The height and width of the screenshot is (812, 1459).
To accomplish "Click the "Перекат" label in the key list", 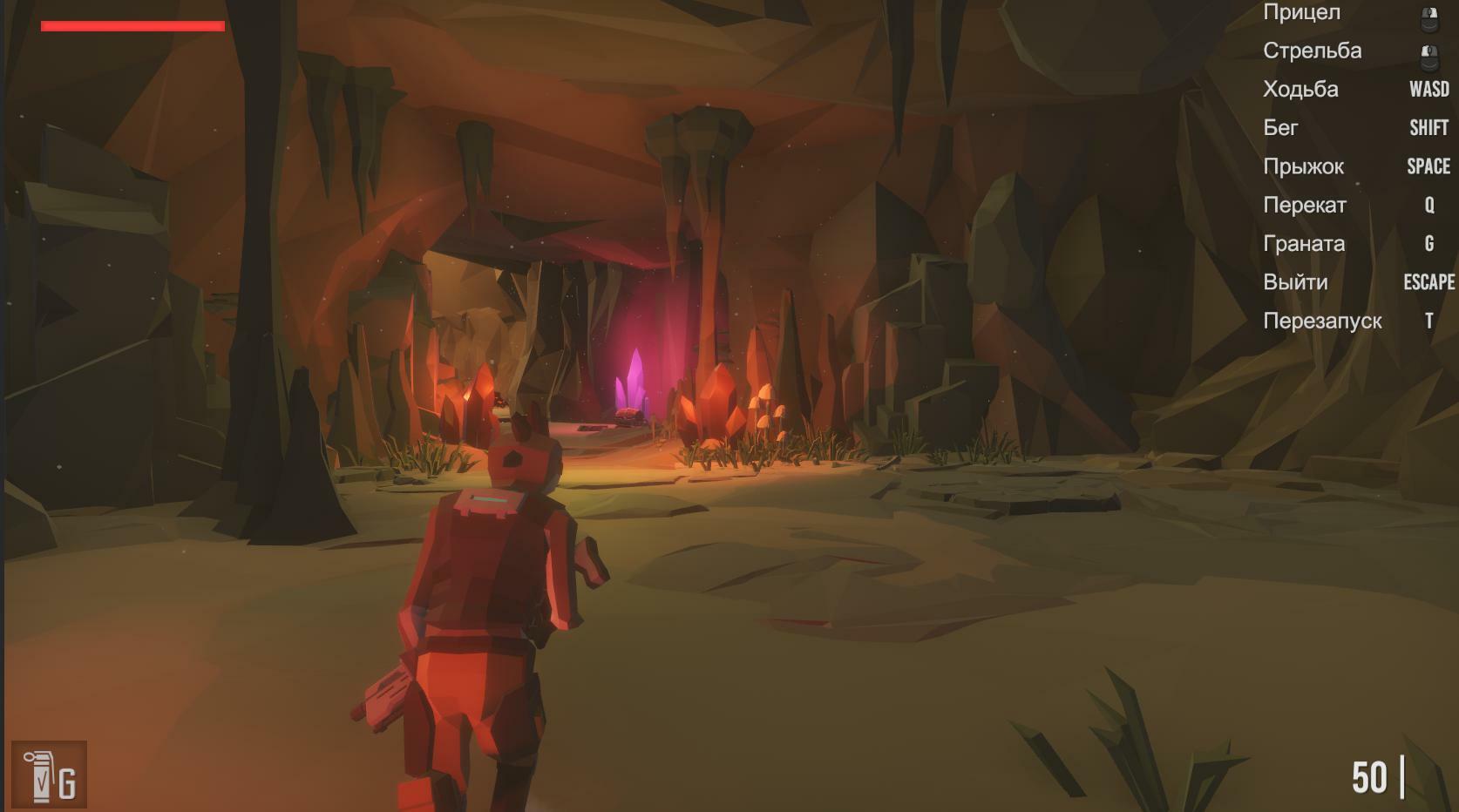I will tap(1306, 205).
